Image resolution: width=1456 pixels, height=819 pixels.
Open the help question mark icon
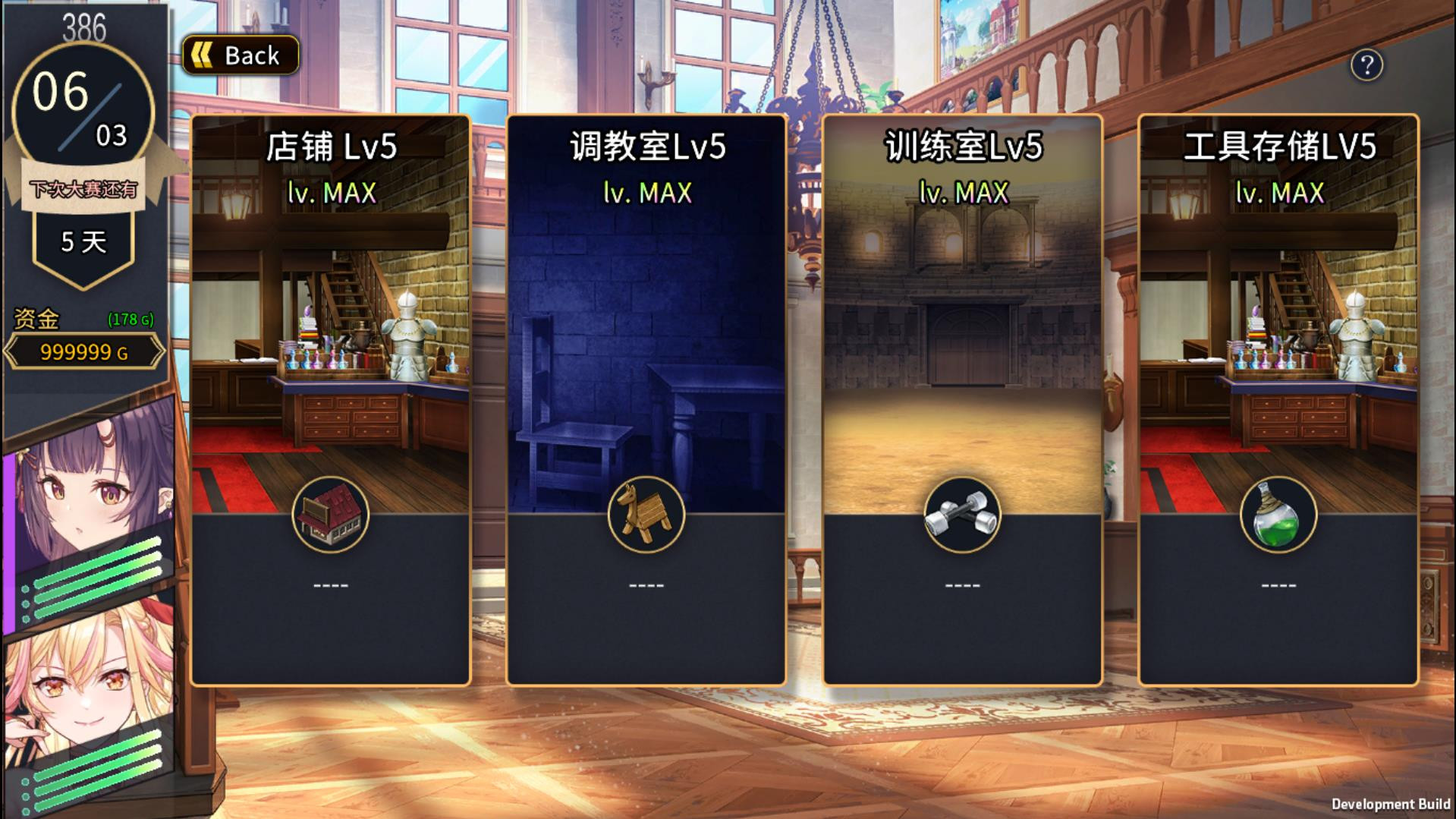point(1367,67)
